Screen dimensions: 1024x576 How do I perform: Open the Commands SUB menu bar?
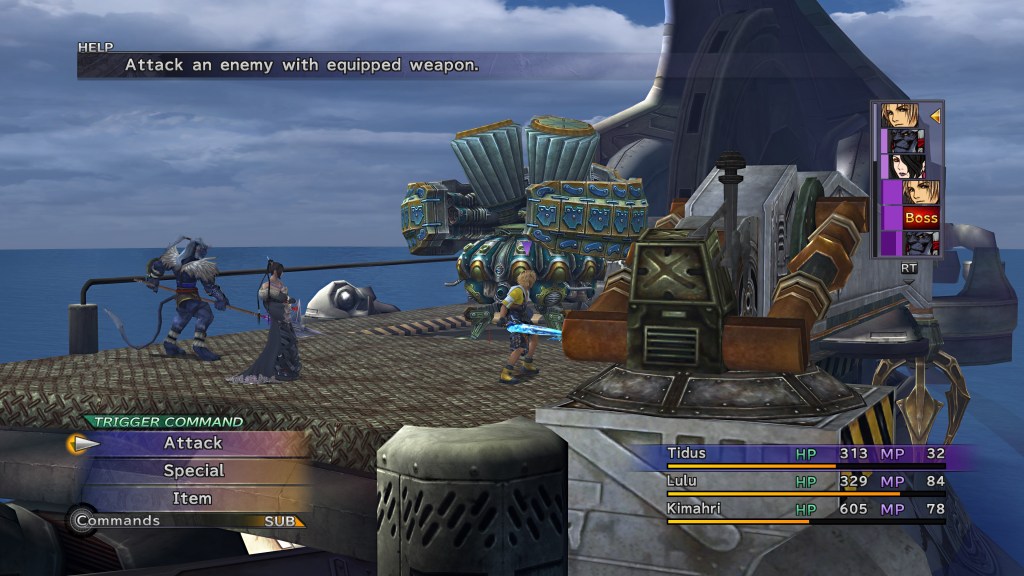[x=188, y=520]
